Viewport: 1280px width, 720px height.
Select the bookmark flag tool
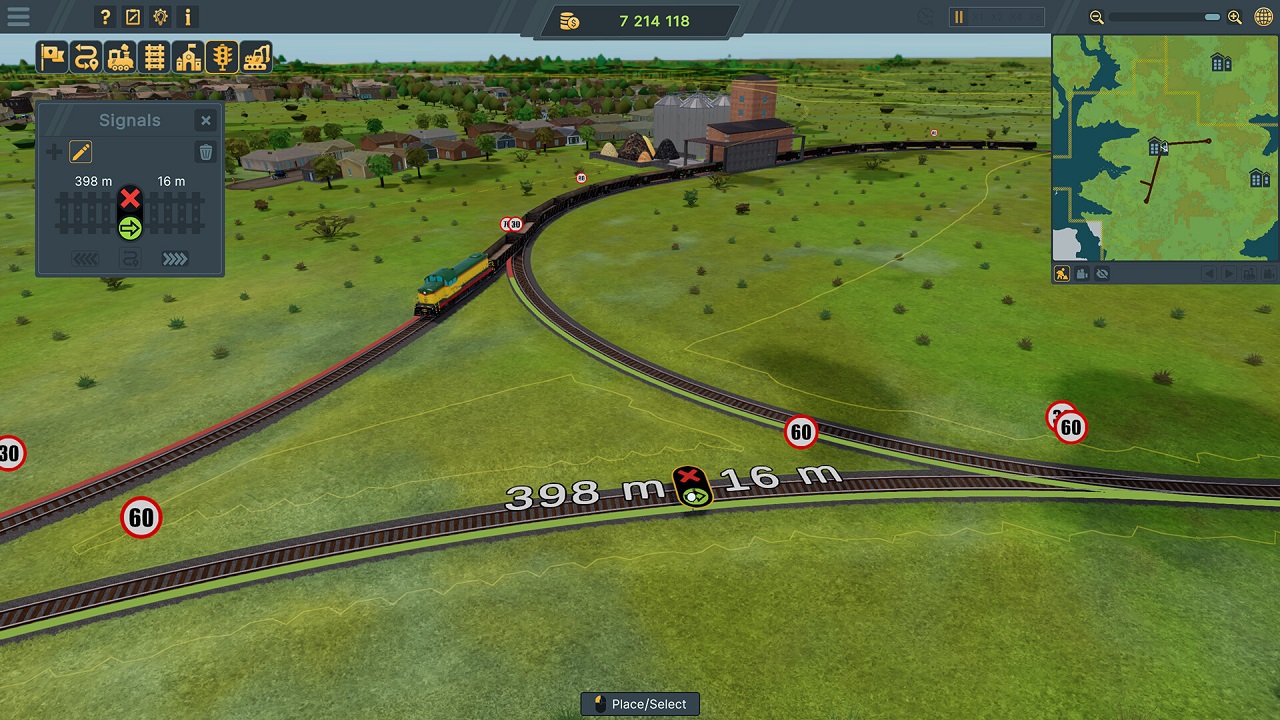click(x=52, y=57)
